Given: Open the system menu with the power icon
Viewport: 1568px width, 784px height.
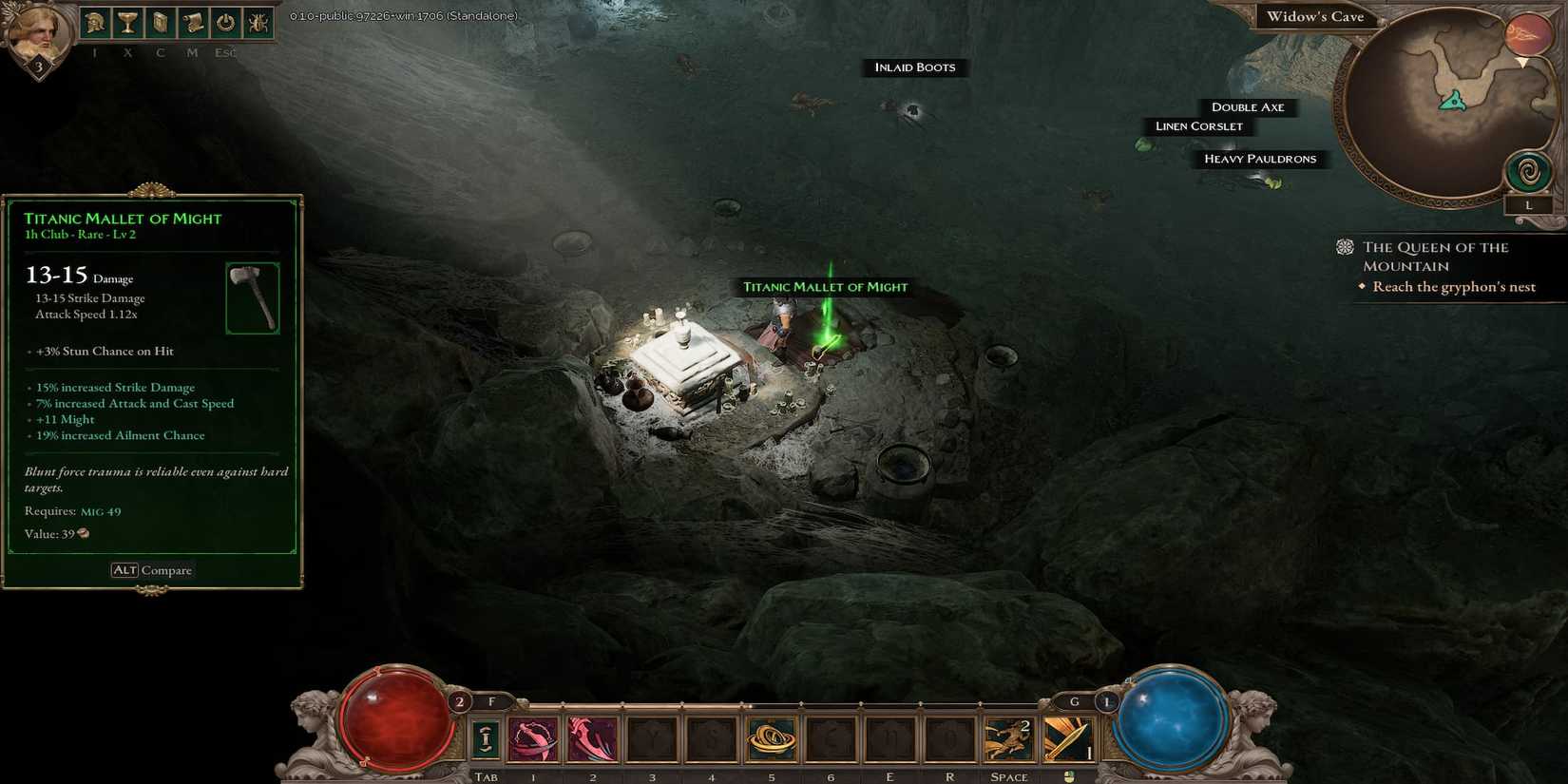Looking at the screenshot, I should coord(225,21).
